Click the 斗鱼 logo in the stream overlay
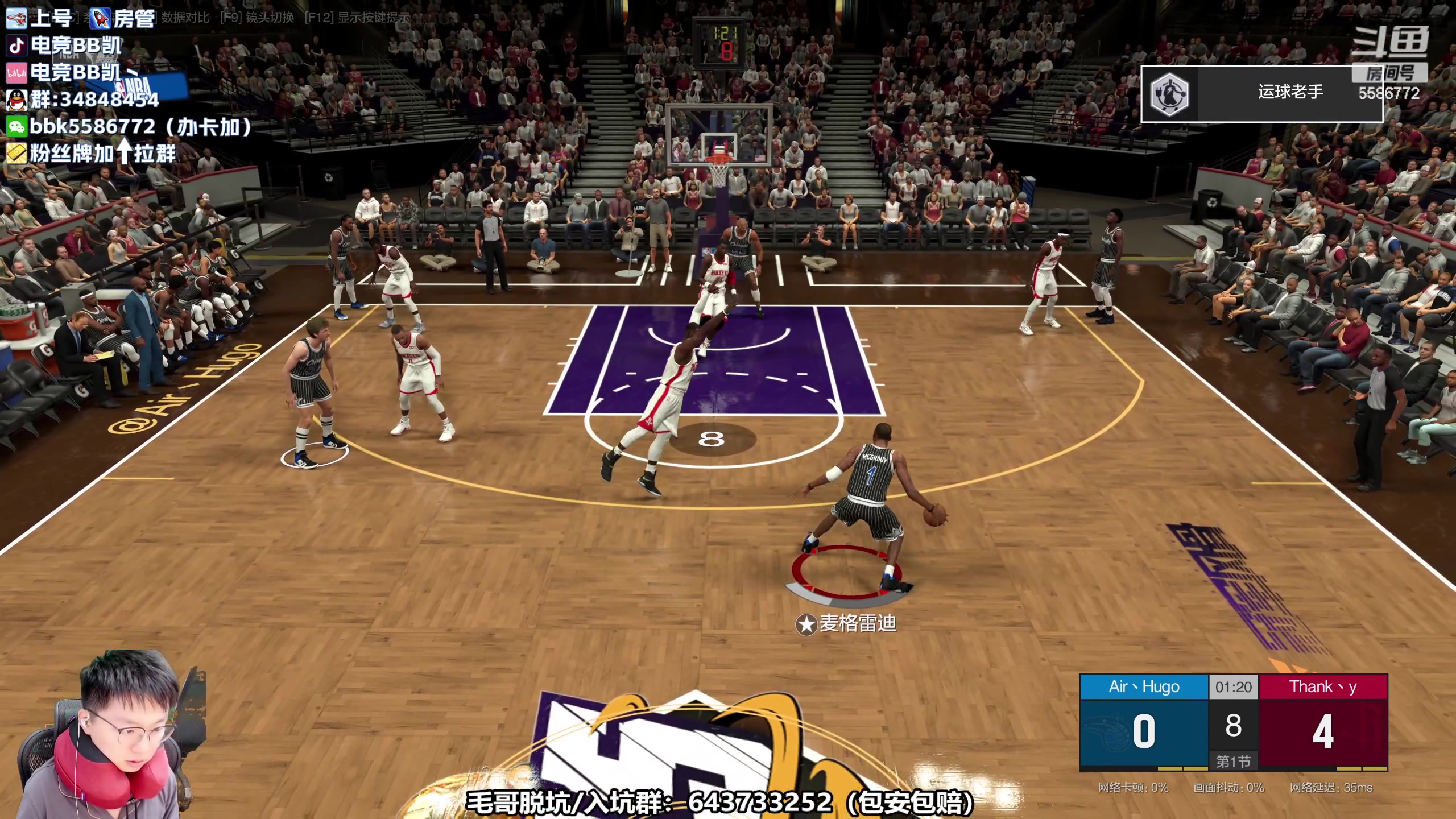The image size is (1456, 819). pyautogui.click(x=1389, y=43)
